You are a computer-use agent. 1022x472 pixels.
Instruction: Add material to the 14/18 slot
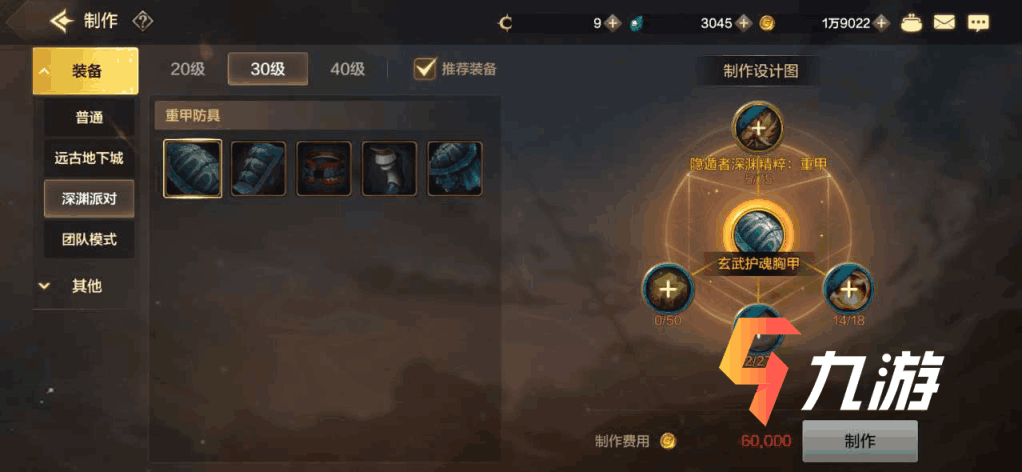click(848, 290)
